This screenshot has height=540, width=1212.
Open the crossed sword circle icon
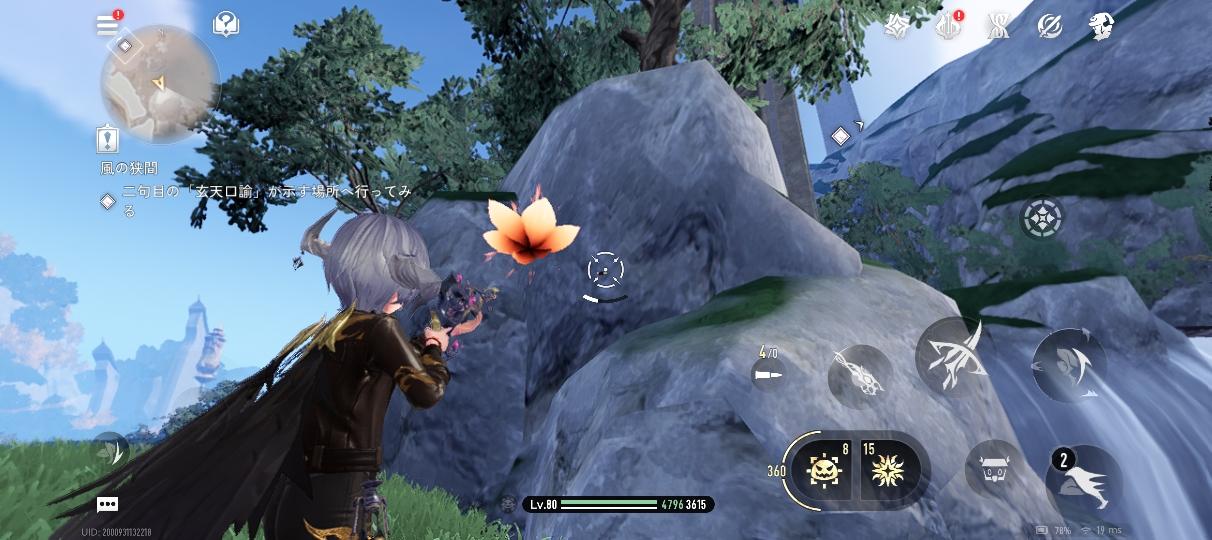tap(1050, 27)
